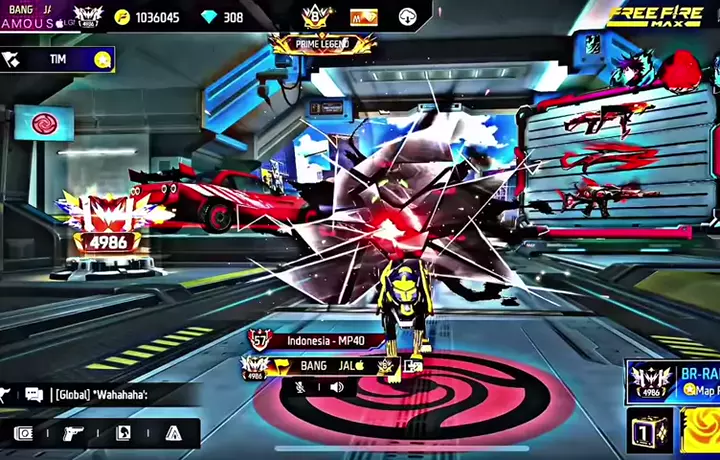This screenshot has width=720, height=460.
Task: Add gold coins via the coin counter
Action: pos(148,17)
